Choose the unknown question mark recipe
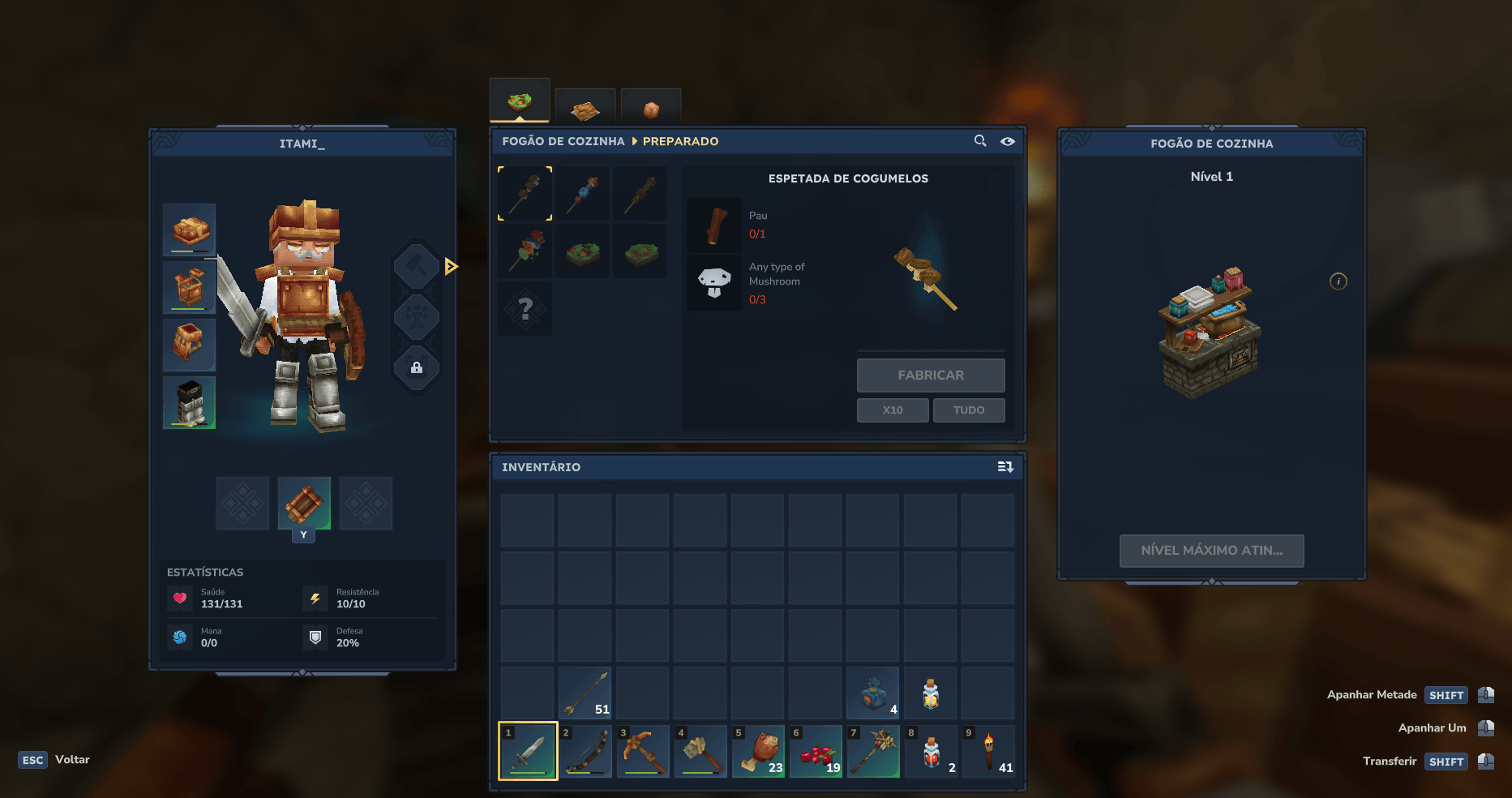 (x=525, y=309)
